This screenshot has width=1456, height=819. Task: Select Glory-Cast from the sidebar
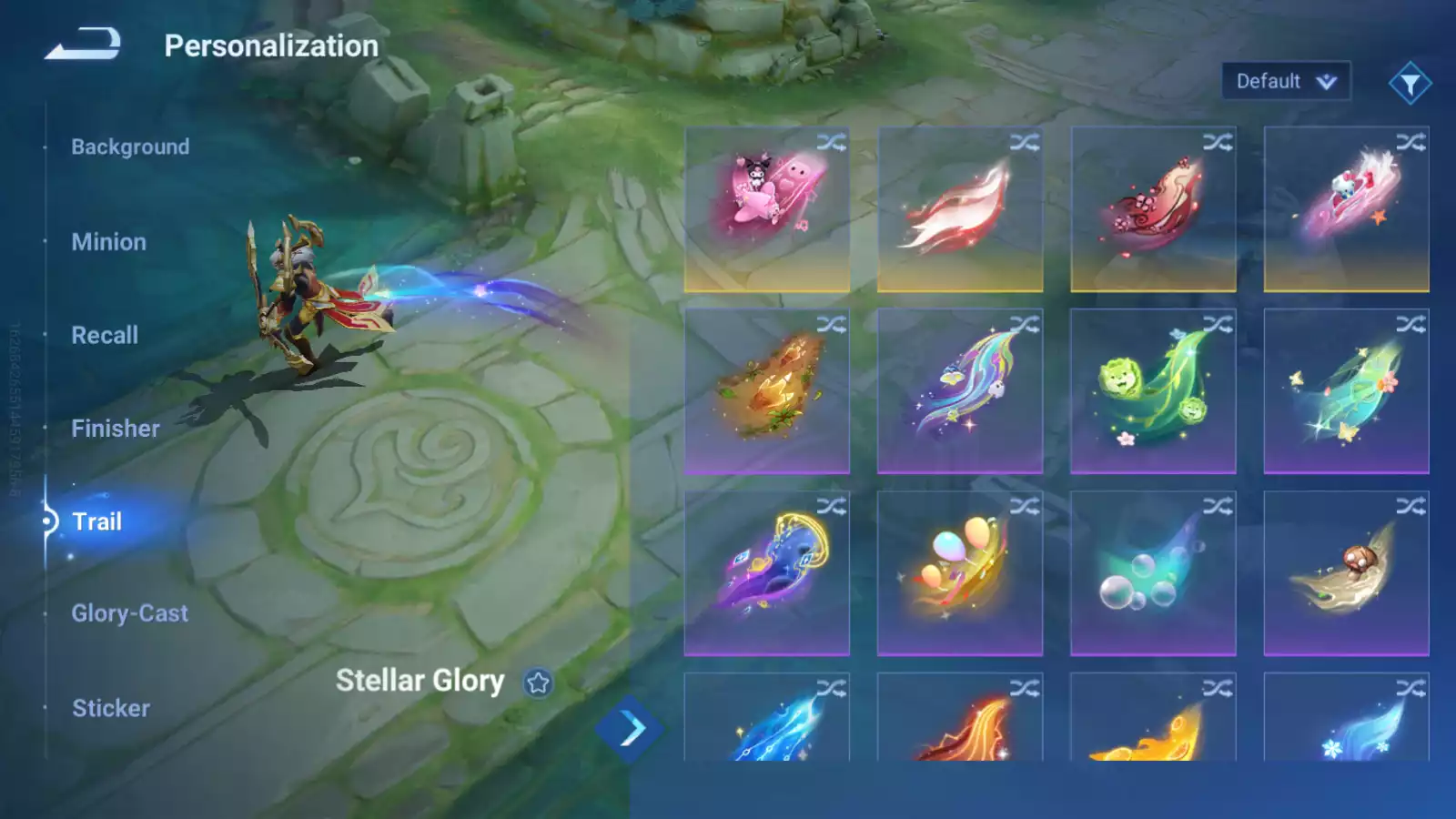point(130,613)
